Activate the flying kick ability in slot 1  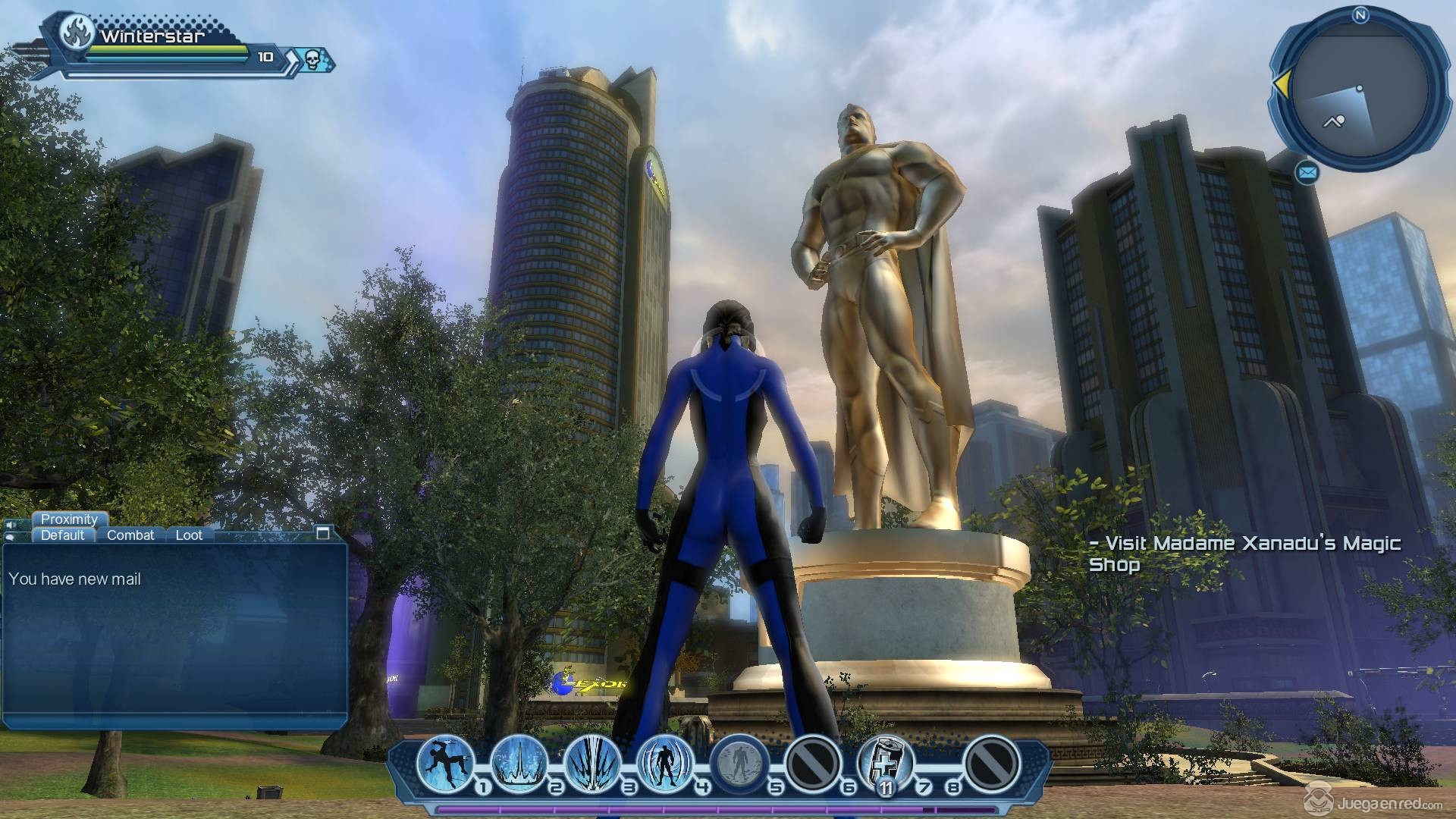[446, 762]
